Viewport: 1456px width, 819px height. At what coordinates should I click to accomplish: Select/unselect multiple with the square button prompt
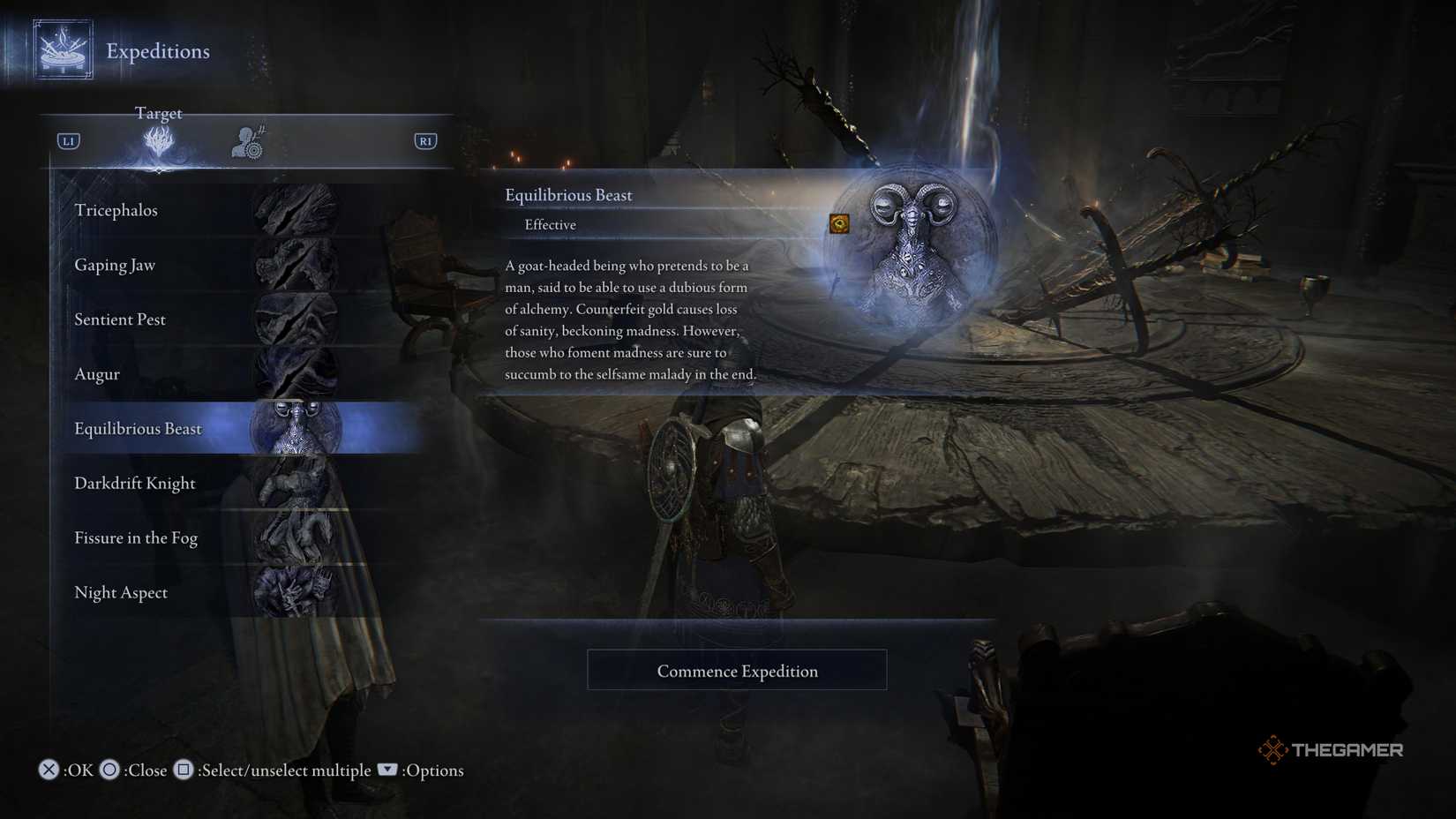tap(183, 770)
